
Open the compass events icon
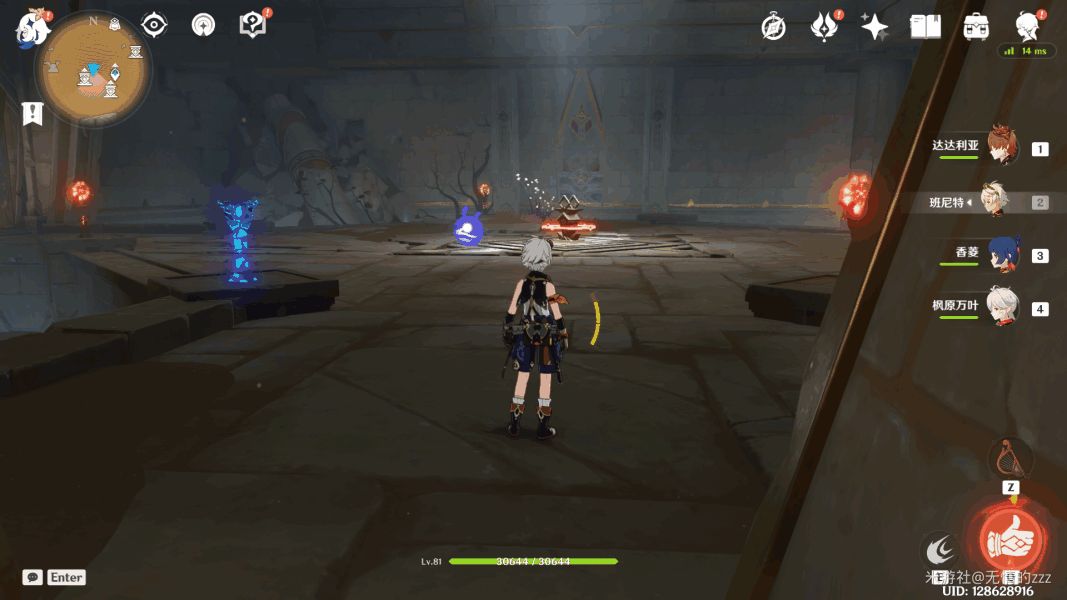[x=773, y=27]
